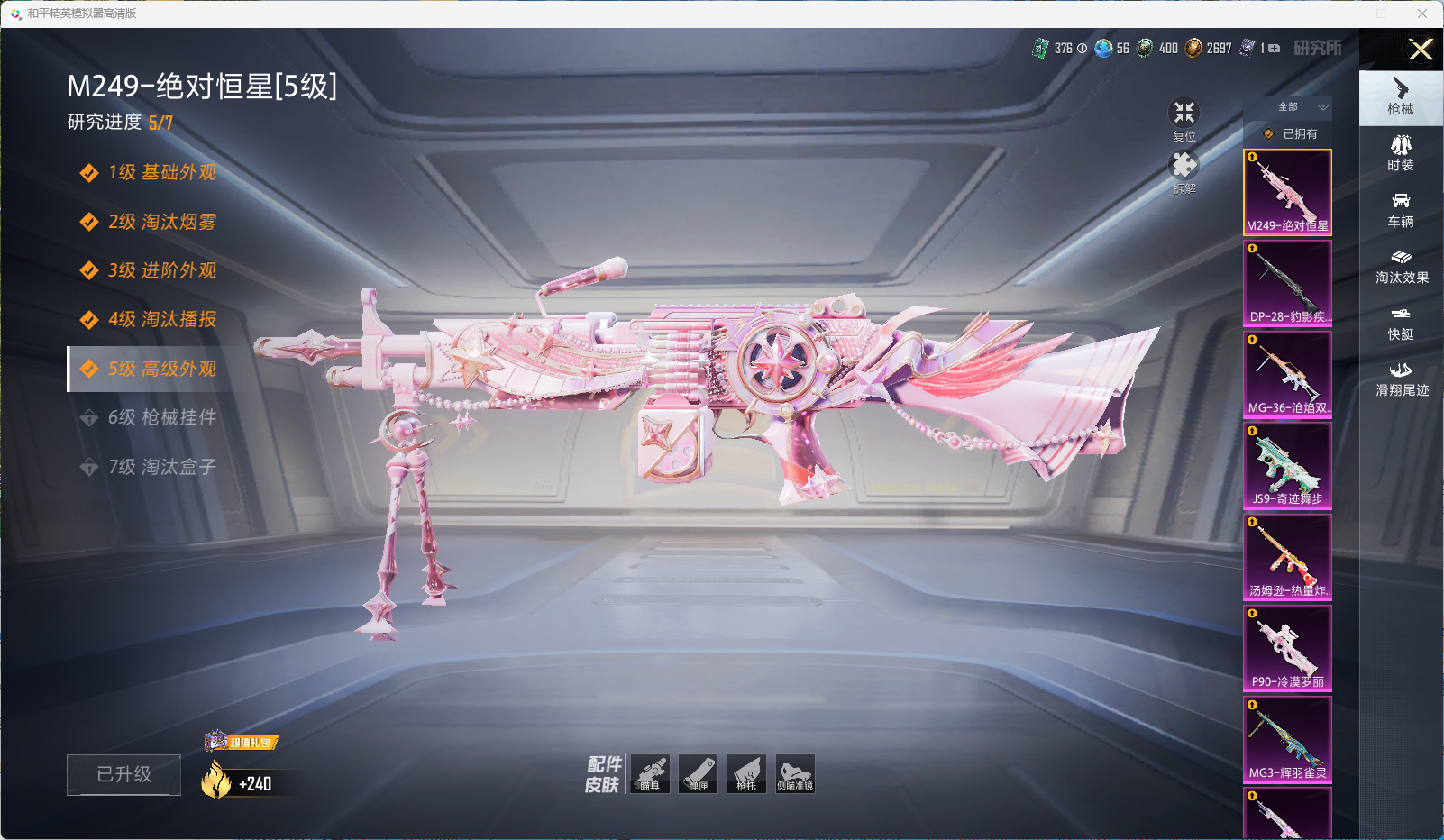Select the P90 冷漠罗丽 skin thumbnail

[1287, 647]
